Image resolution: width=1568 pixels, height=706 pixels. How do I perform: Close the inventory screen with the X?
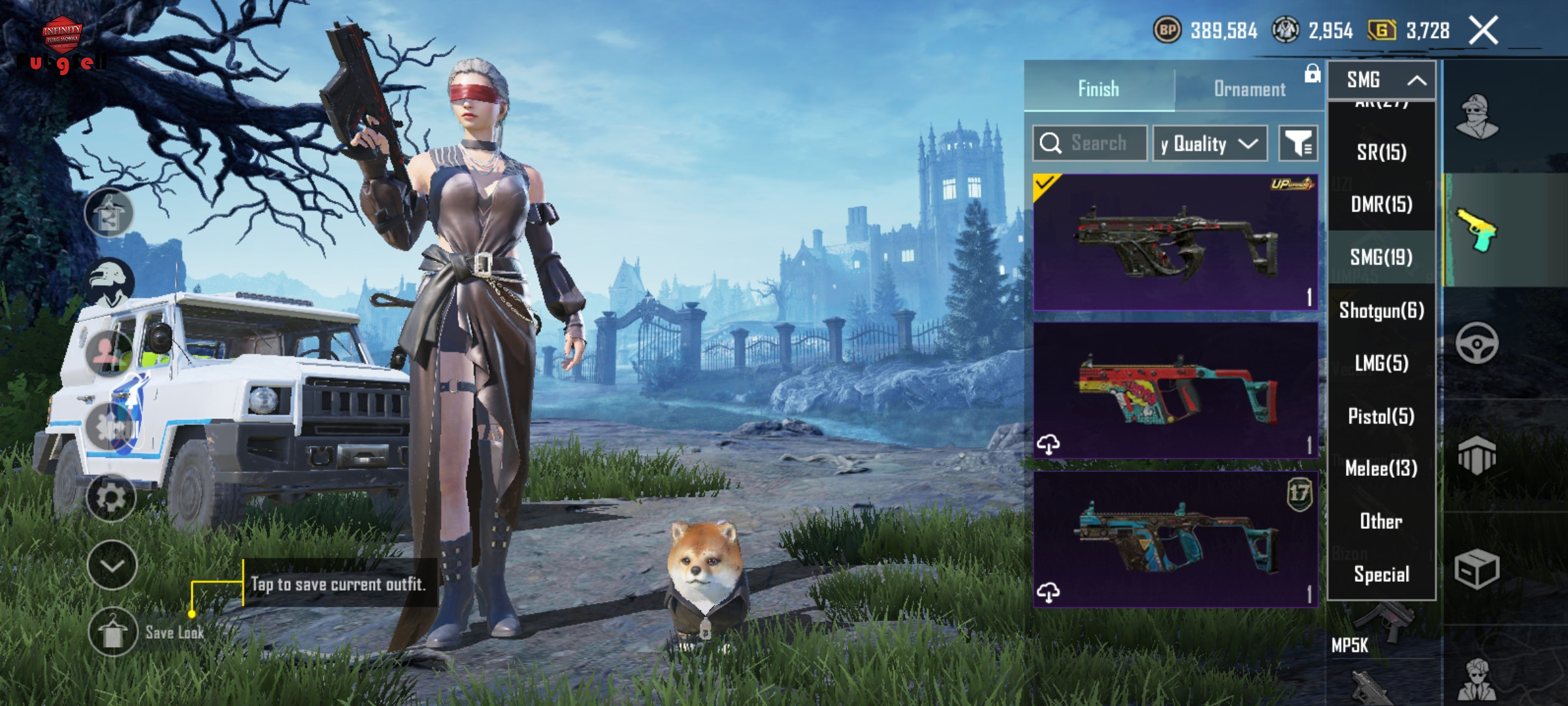point(1484,31)
